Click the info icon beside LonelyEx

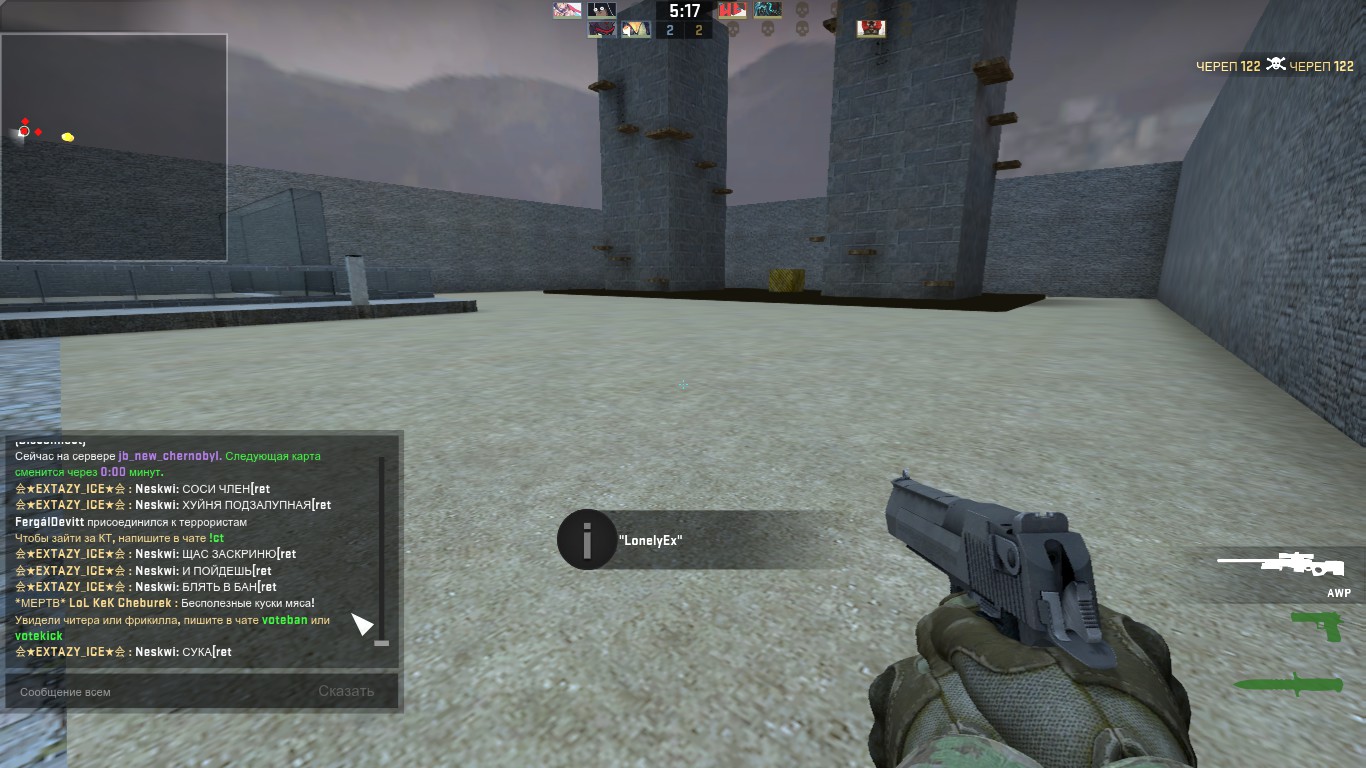coord(586,540)
